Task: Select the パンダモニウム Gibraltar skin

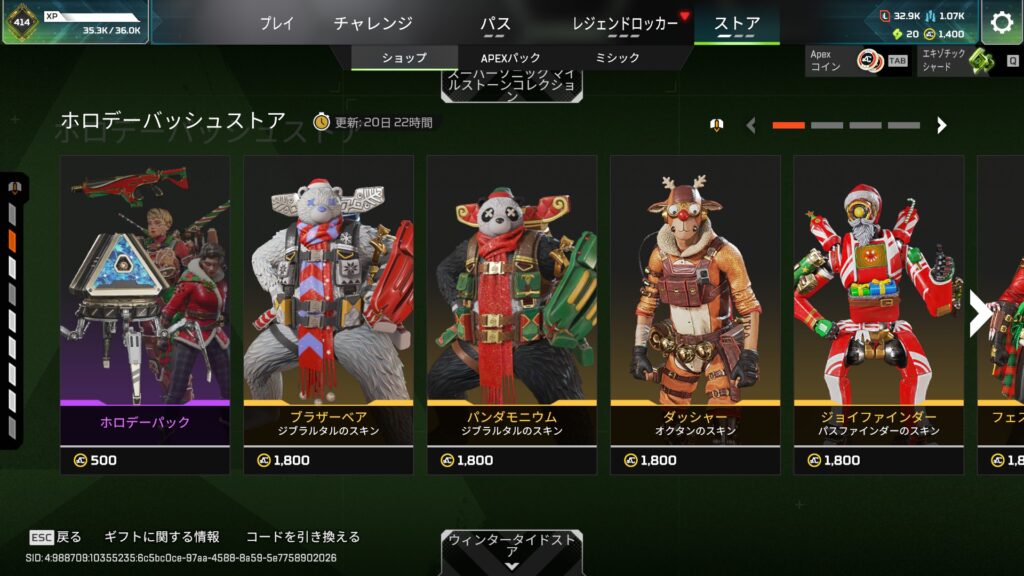Action: pos(511,314)
